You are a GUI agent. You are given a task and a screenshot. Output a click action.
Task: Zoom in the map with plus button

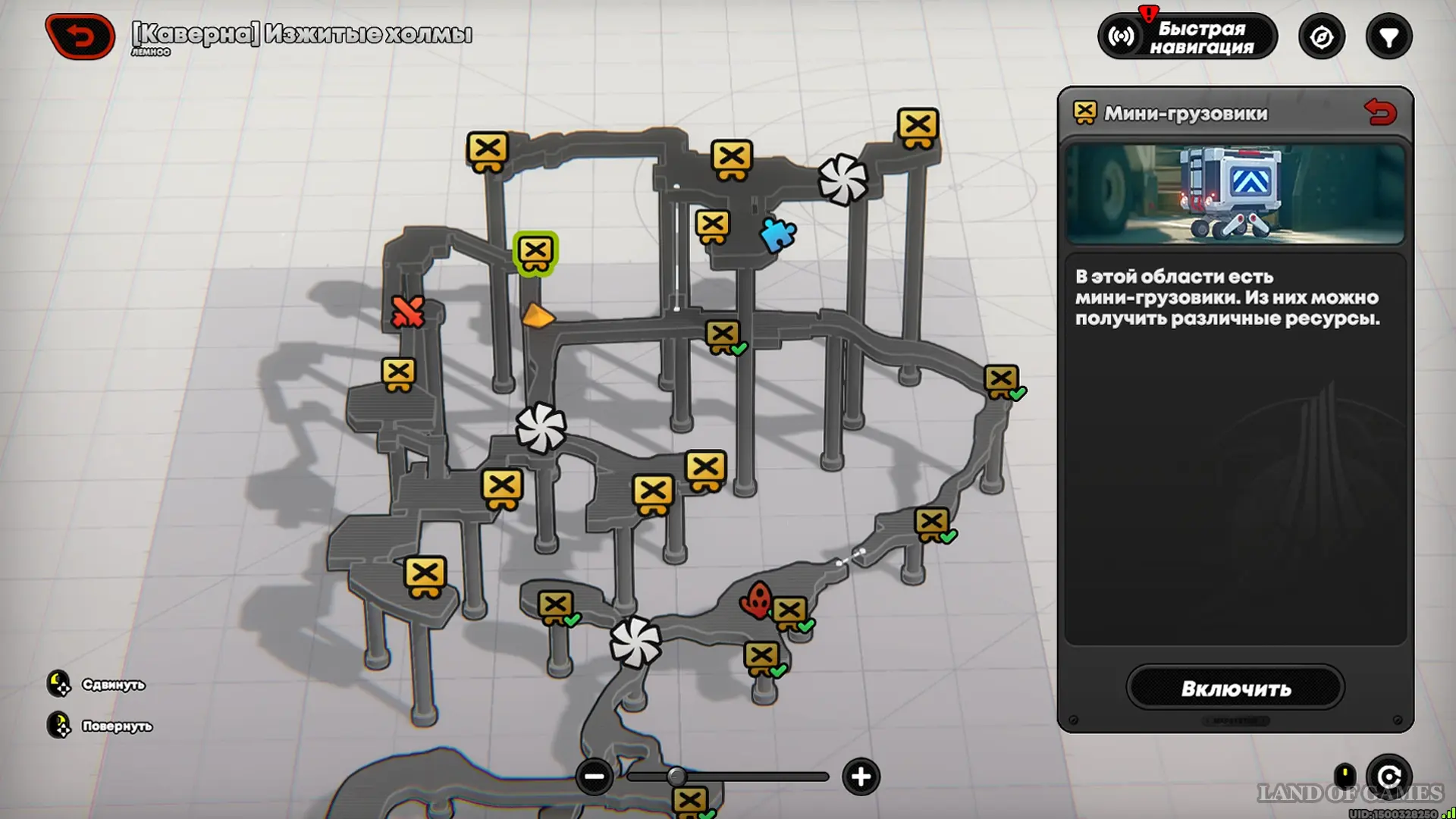pos(861,777)
